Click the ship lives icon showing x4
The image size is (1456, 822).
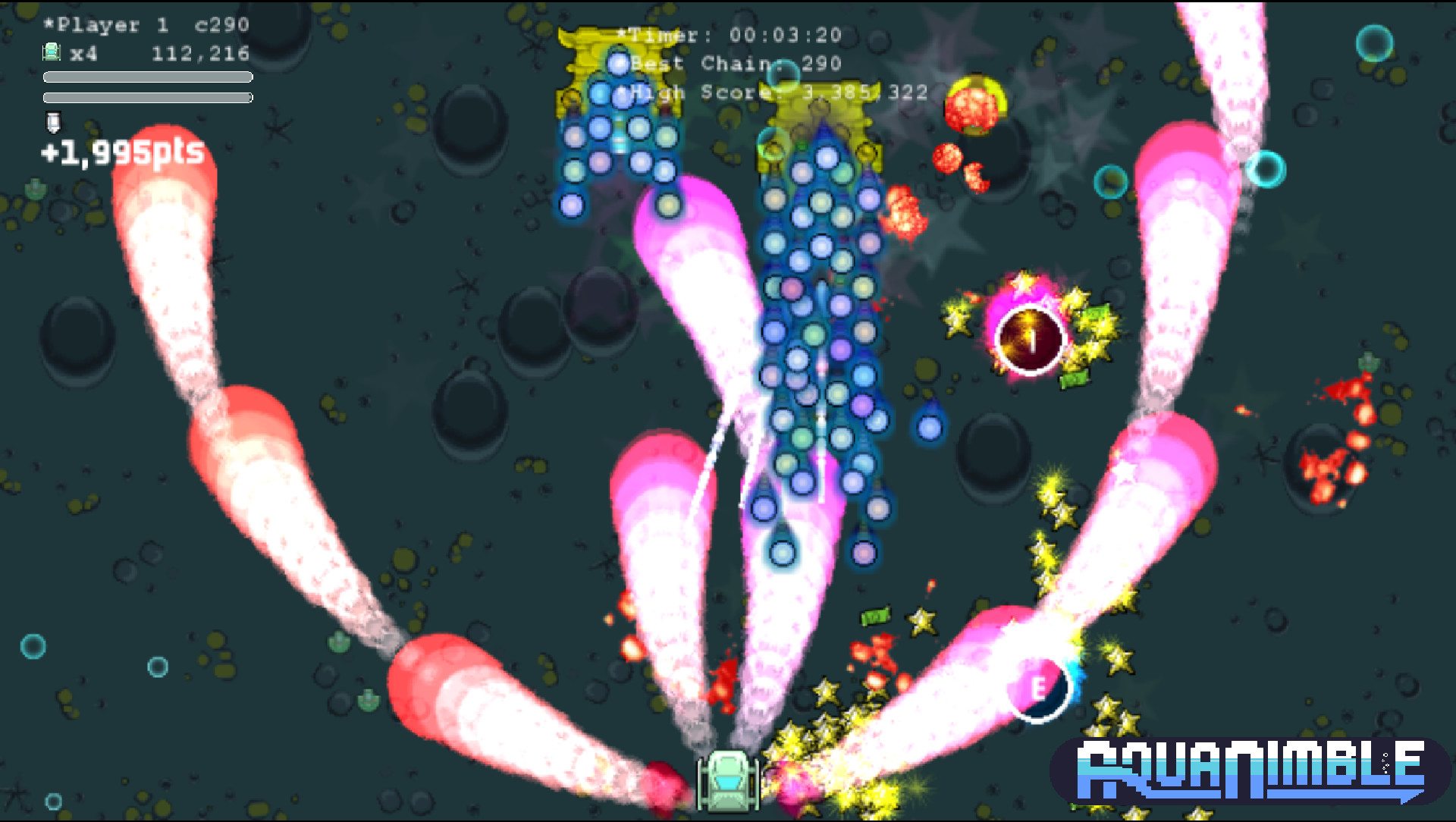coord(50,52)
